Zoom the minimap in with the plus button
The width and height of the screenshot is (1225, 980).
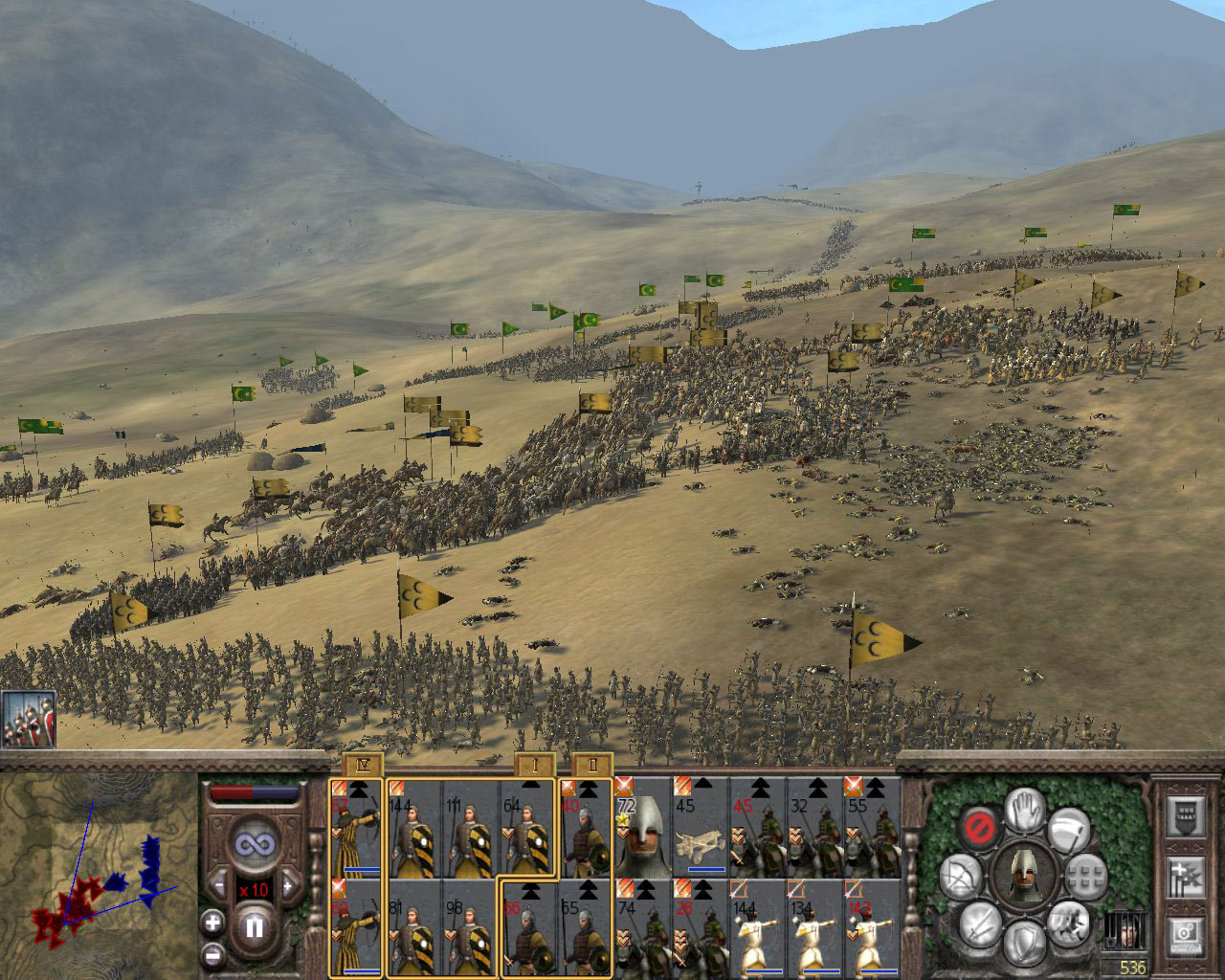[212, 922]
